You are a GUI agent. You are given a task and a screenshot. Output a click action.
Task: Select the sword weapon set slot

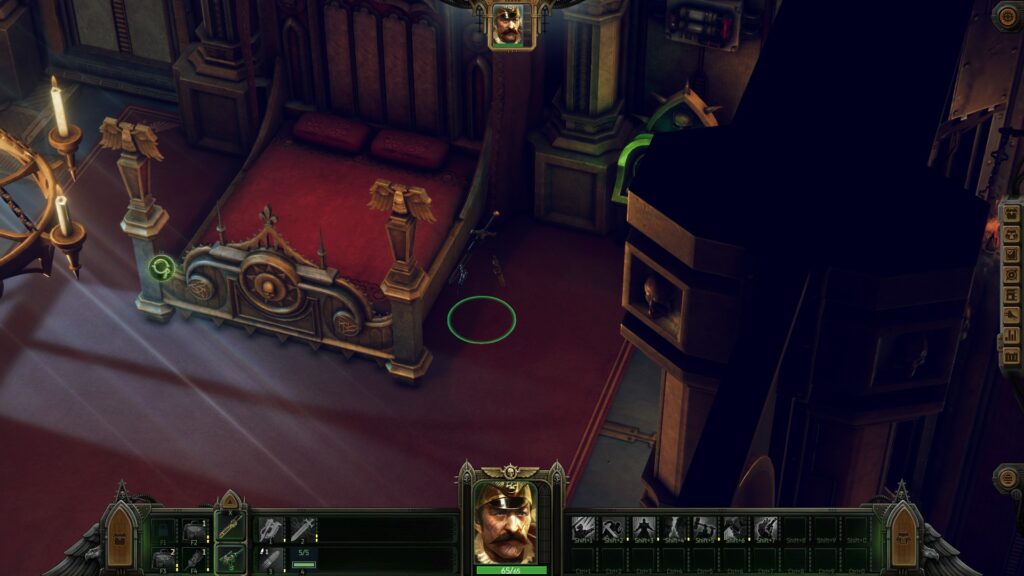click(231, 526)
